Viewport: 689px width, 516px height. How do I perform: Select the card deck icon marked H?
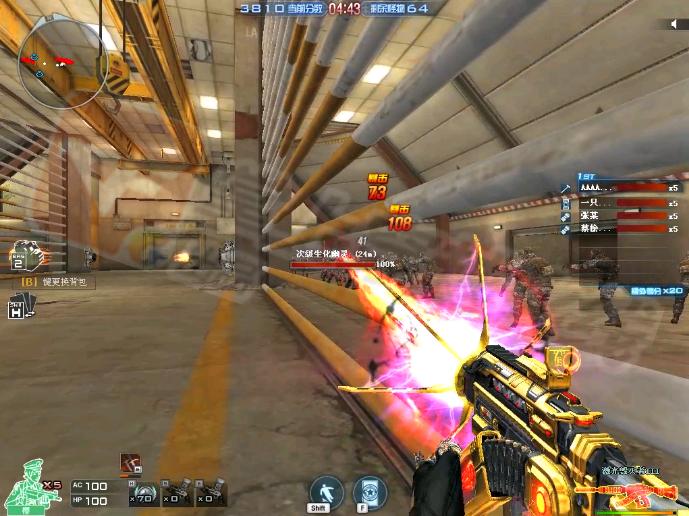point(17,310)
